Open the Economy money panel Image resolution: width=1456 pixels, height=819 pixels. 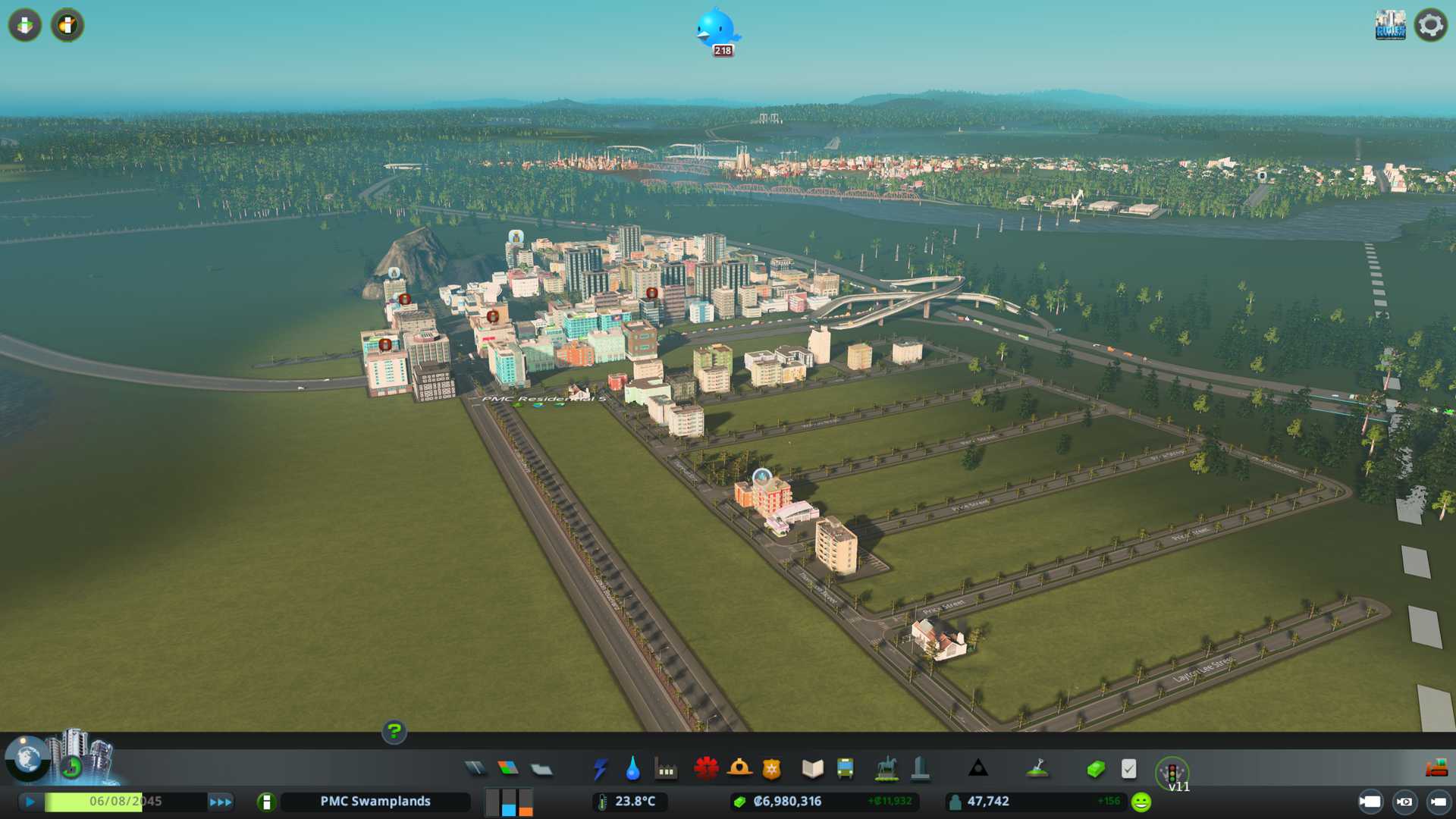1095,769
